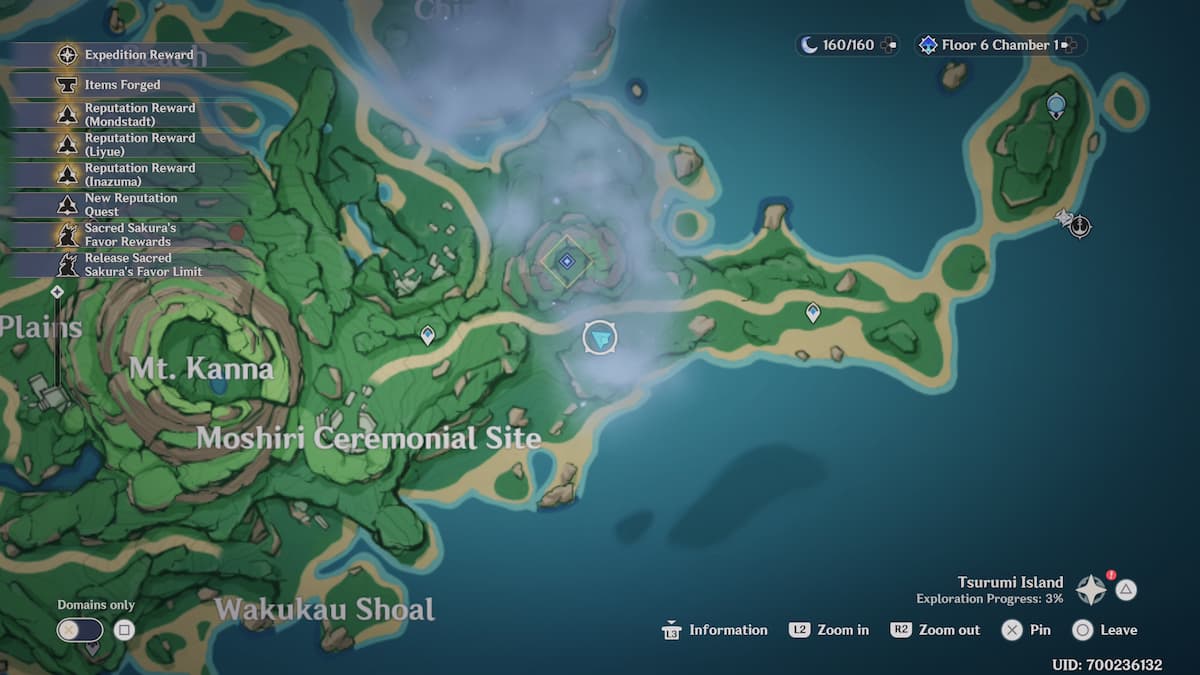Click the plus button beside the 160/160 resin
The image size is (1200, 675).
[x=889, y=45]
